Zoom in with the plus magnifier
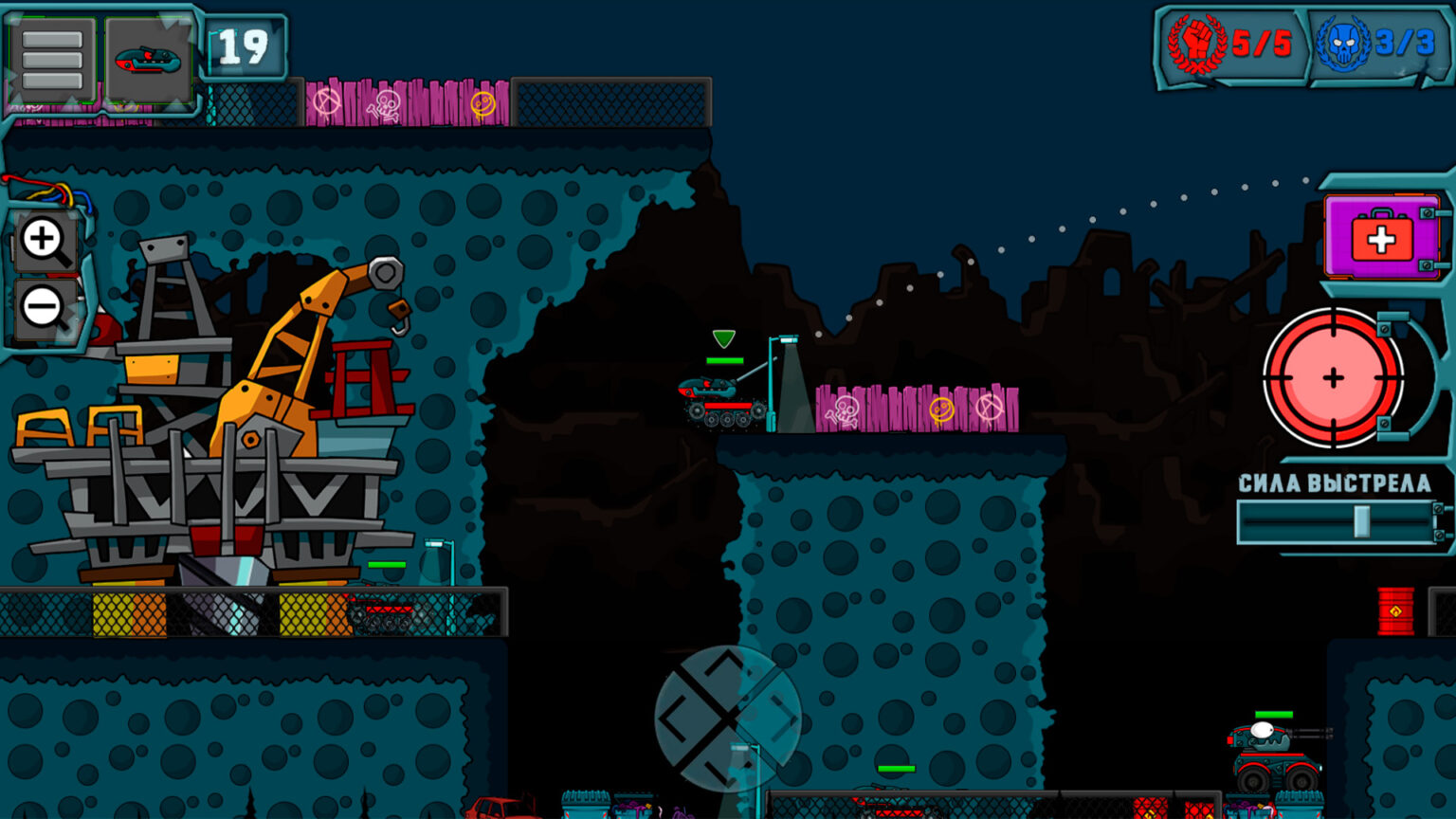Viewport: 1456px width, 819px height. point(45,241)
